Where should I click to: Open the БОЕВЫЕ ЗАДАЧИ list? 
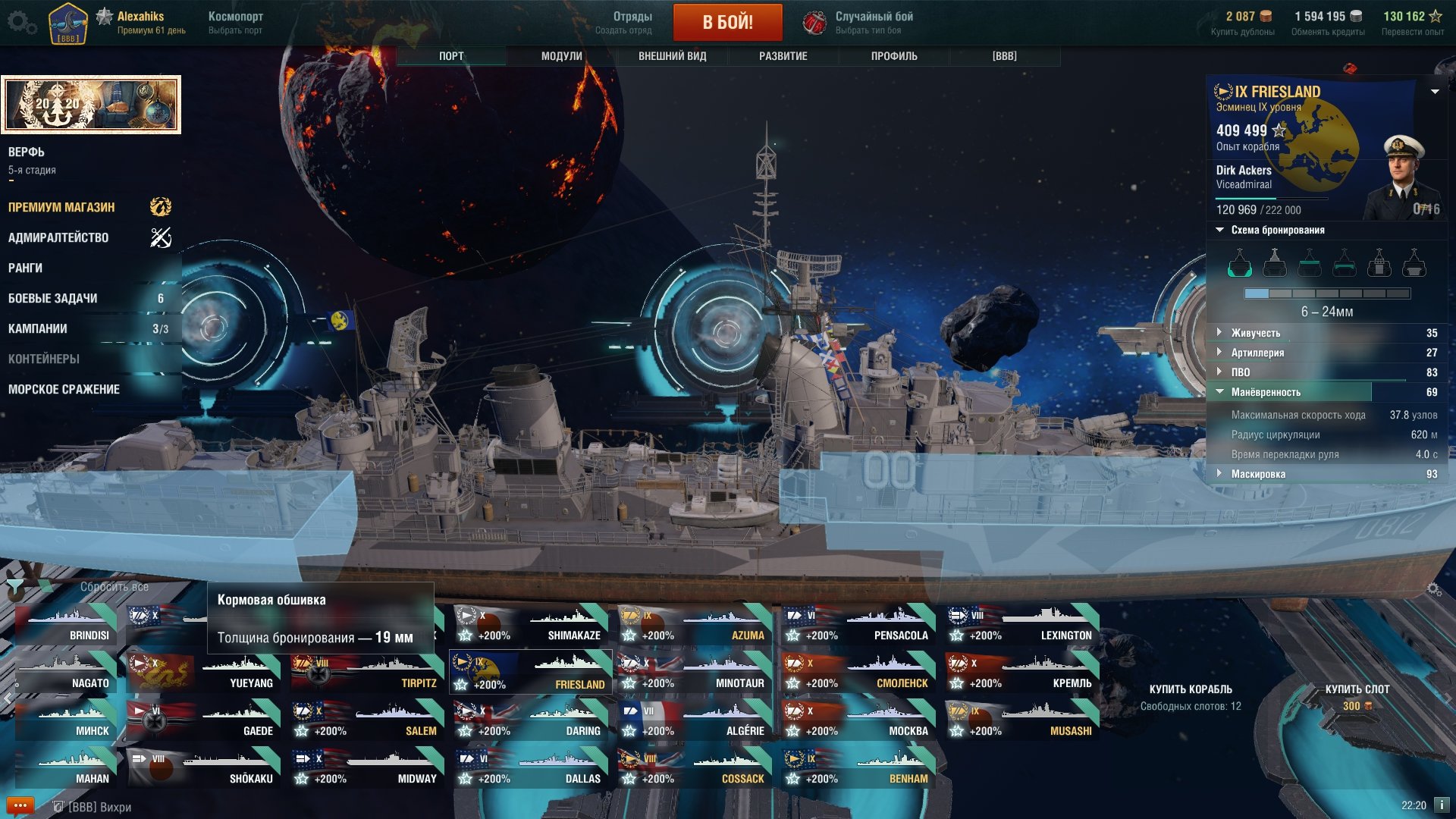pyautogui.click(x=53, y=298)
